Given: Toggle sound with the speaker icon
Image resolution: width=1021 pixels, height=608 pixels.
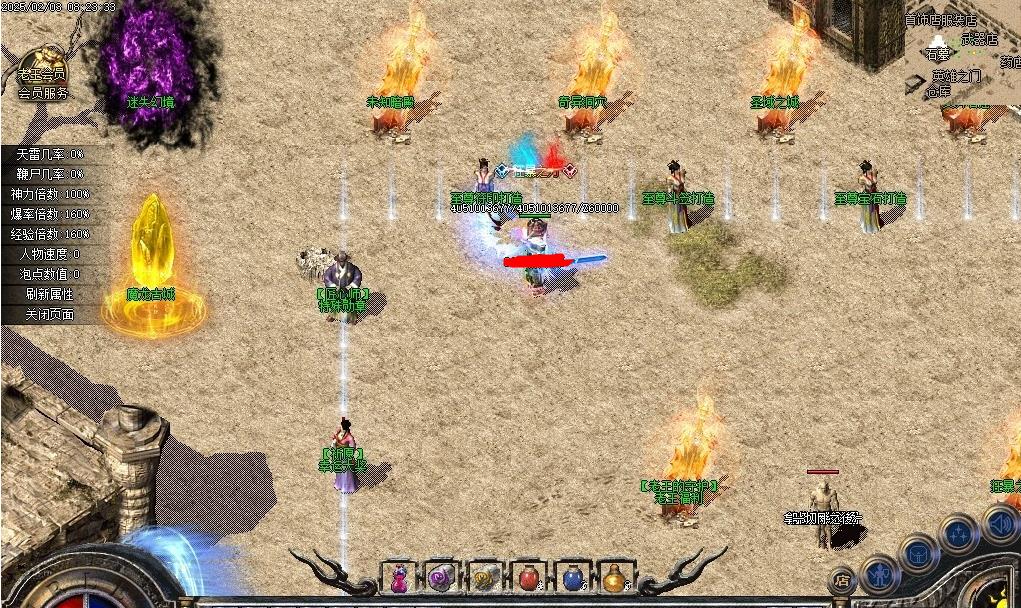Looking at the screenshot, I should [x=999, y=523].
